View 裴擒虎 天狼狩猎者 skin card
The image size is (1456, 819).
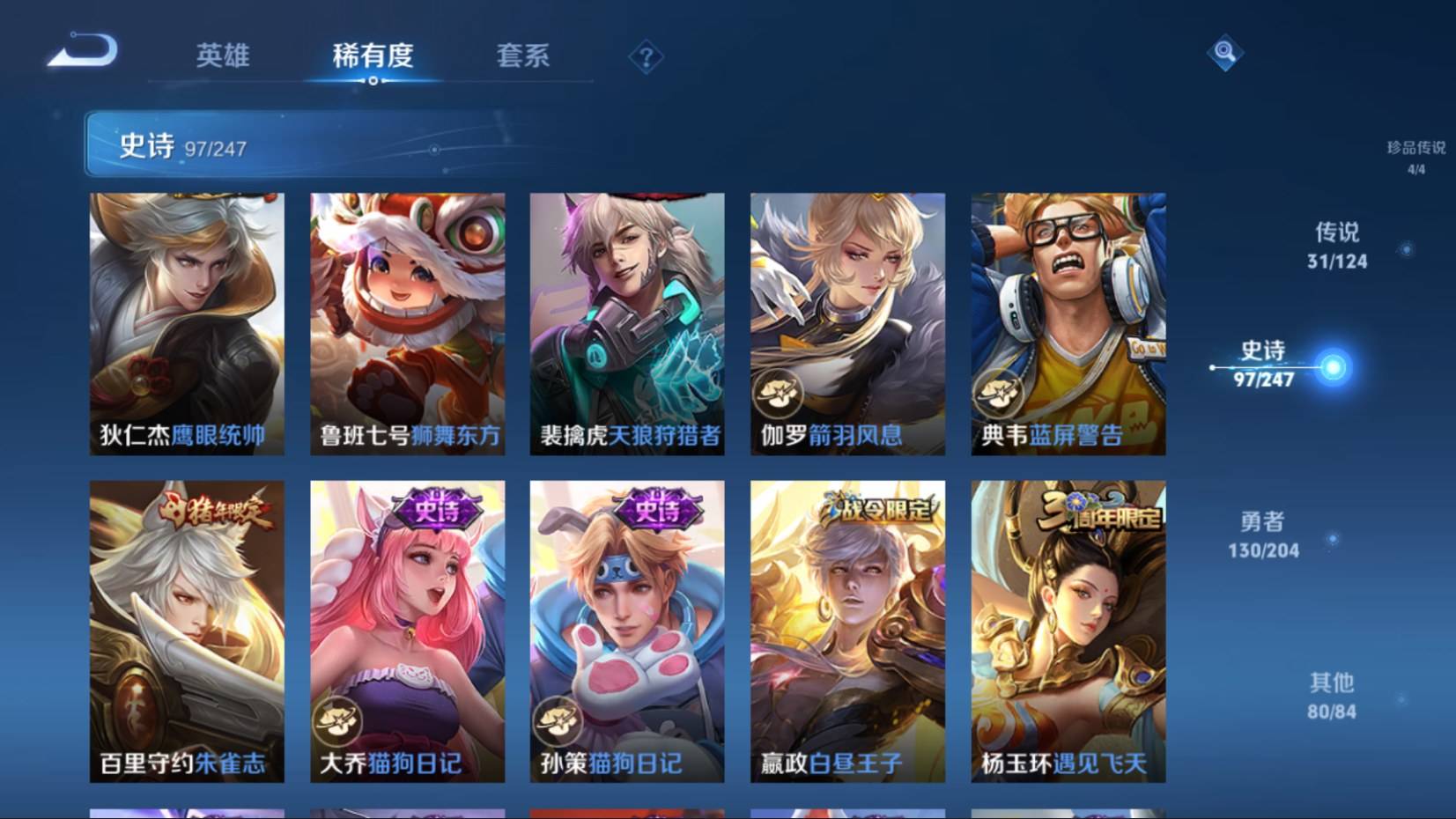[627, 323]
